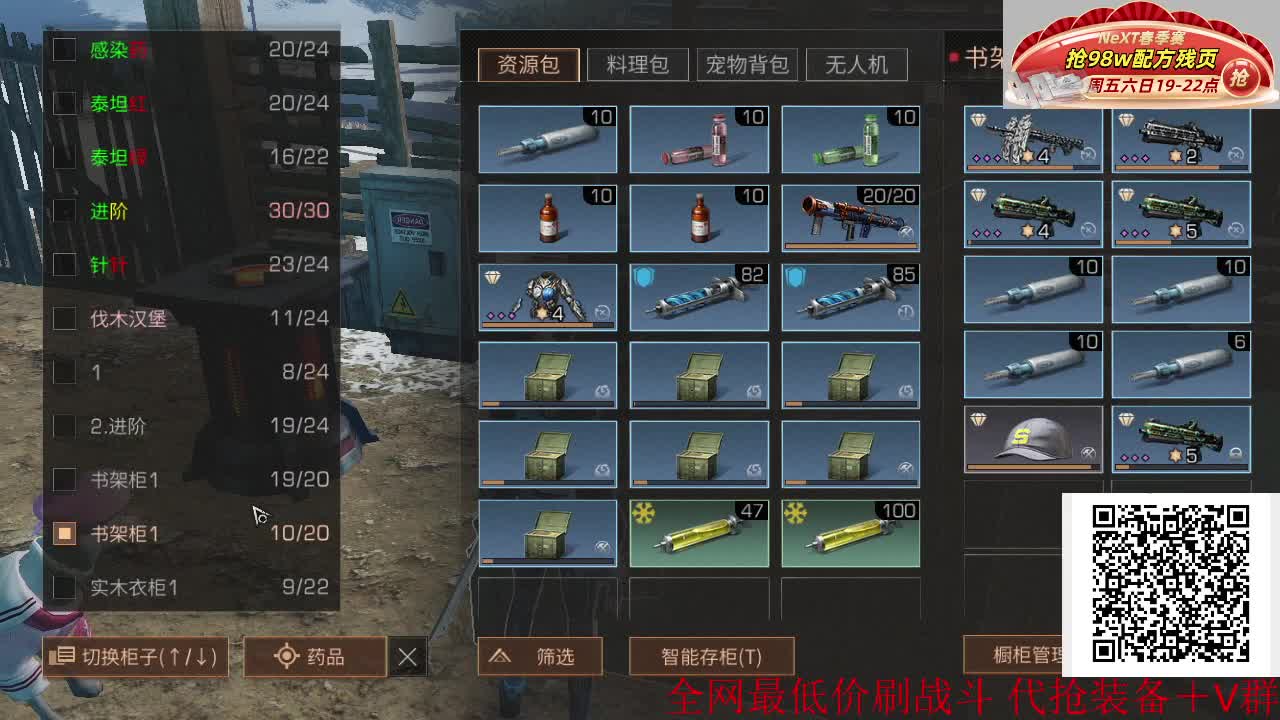Click the green SMG with 5 stars
This screenshot has width=1280, height=720.
(1182, 213)
